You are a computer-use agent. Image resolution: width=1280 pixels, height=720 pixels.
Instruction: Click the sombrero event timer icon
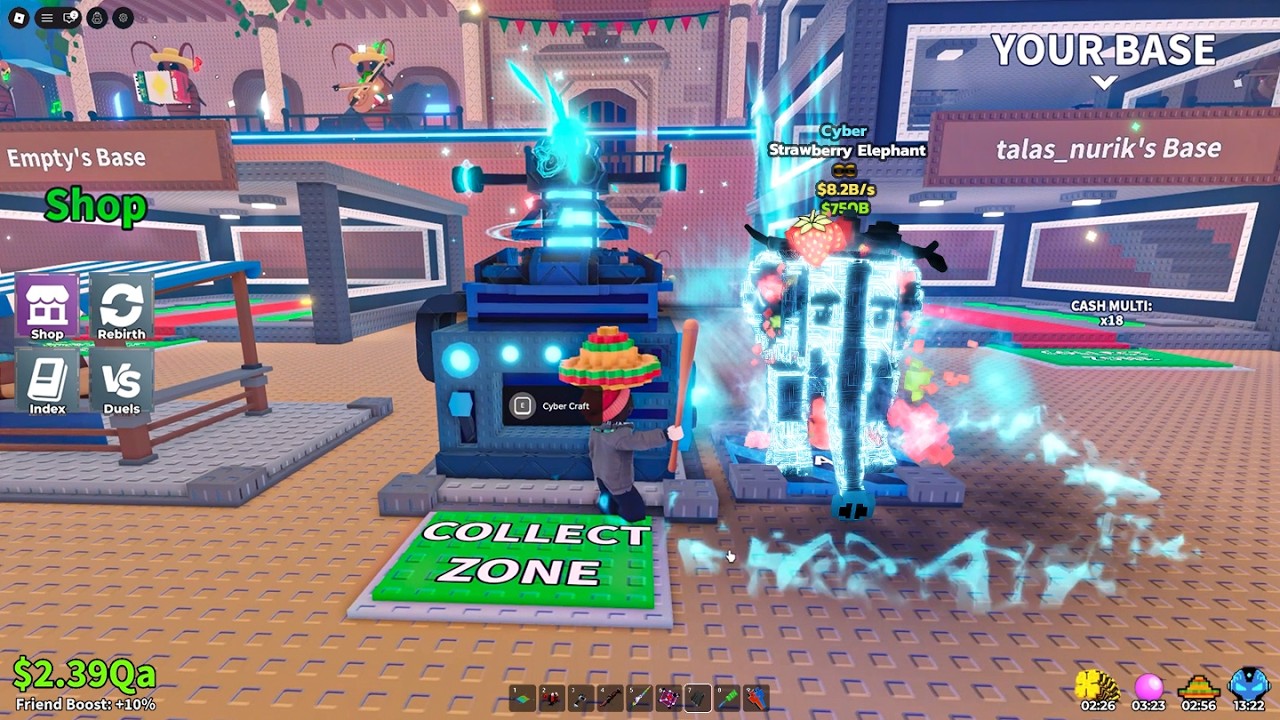click(x=1198, y=686)
